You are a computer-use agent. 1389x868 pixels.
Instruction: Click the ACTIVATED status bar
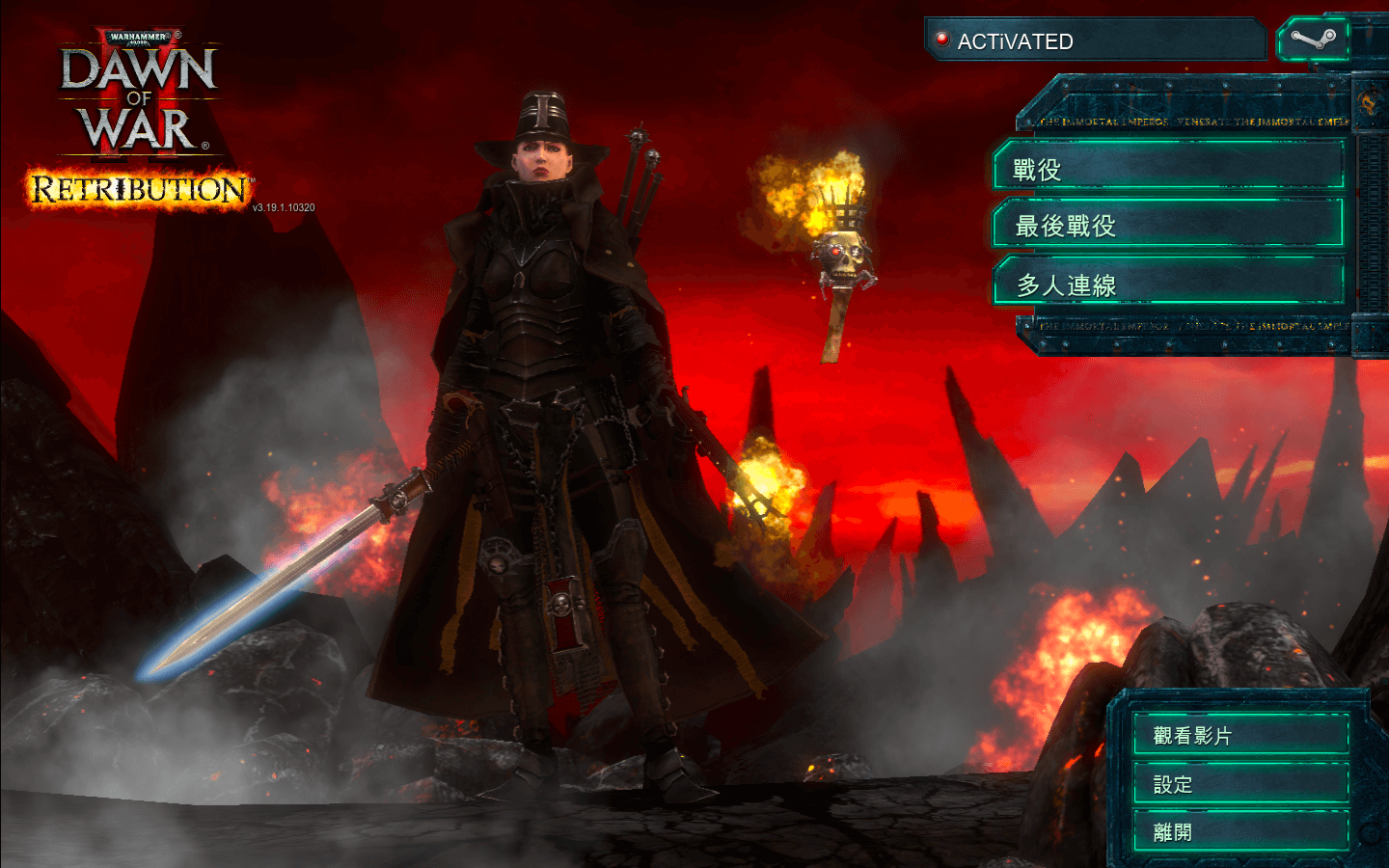[1095, 41]
